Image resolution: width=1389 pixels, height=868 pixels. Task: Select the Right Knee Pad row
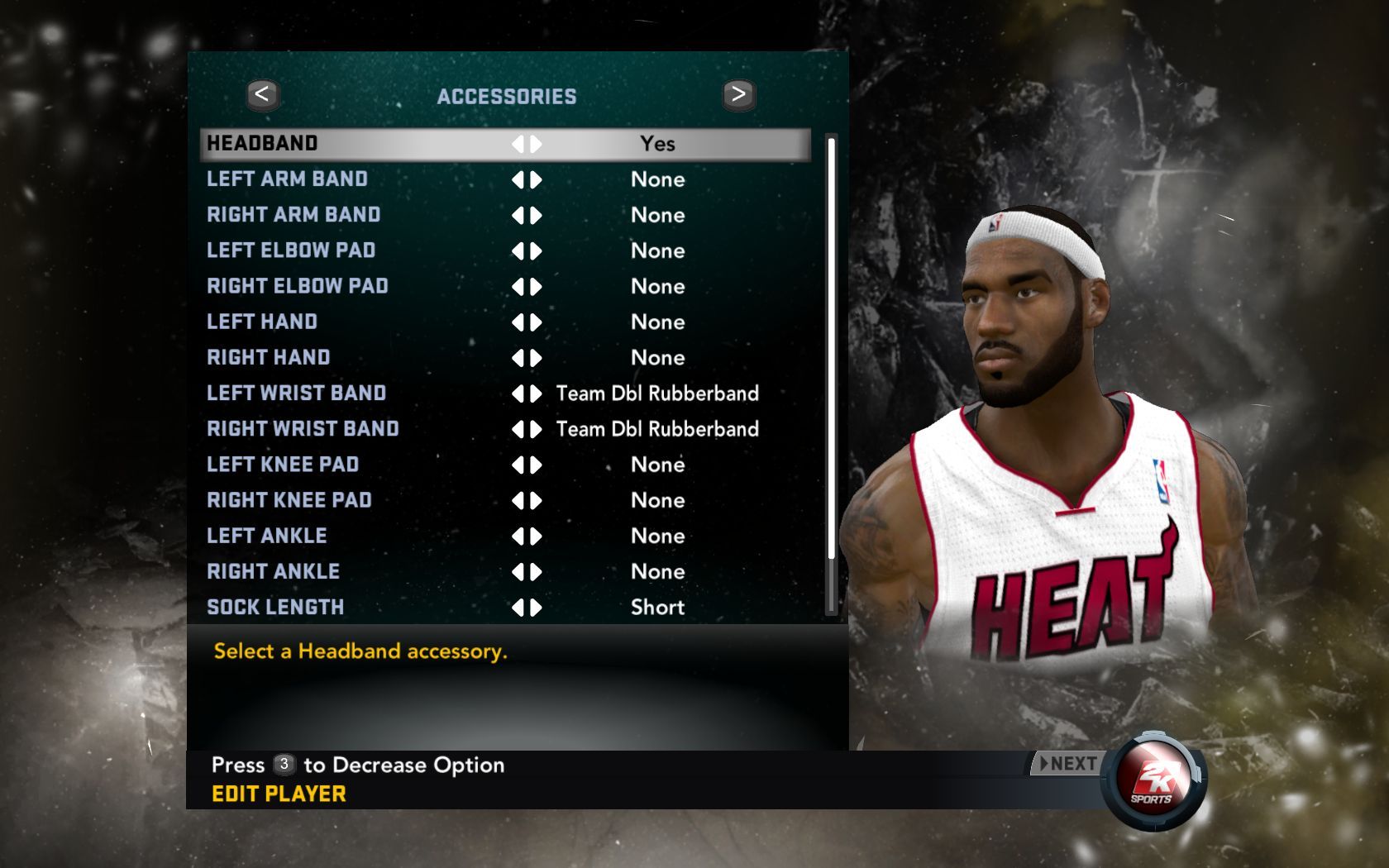(289, 500)
